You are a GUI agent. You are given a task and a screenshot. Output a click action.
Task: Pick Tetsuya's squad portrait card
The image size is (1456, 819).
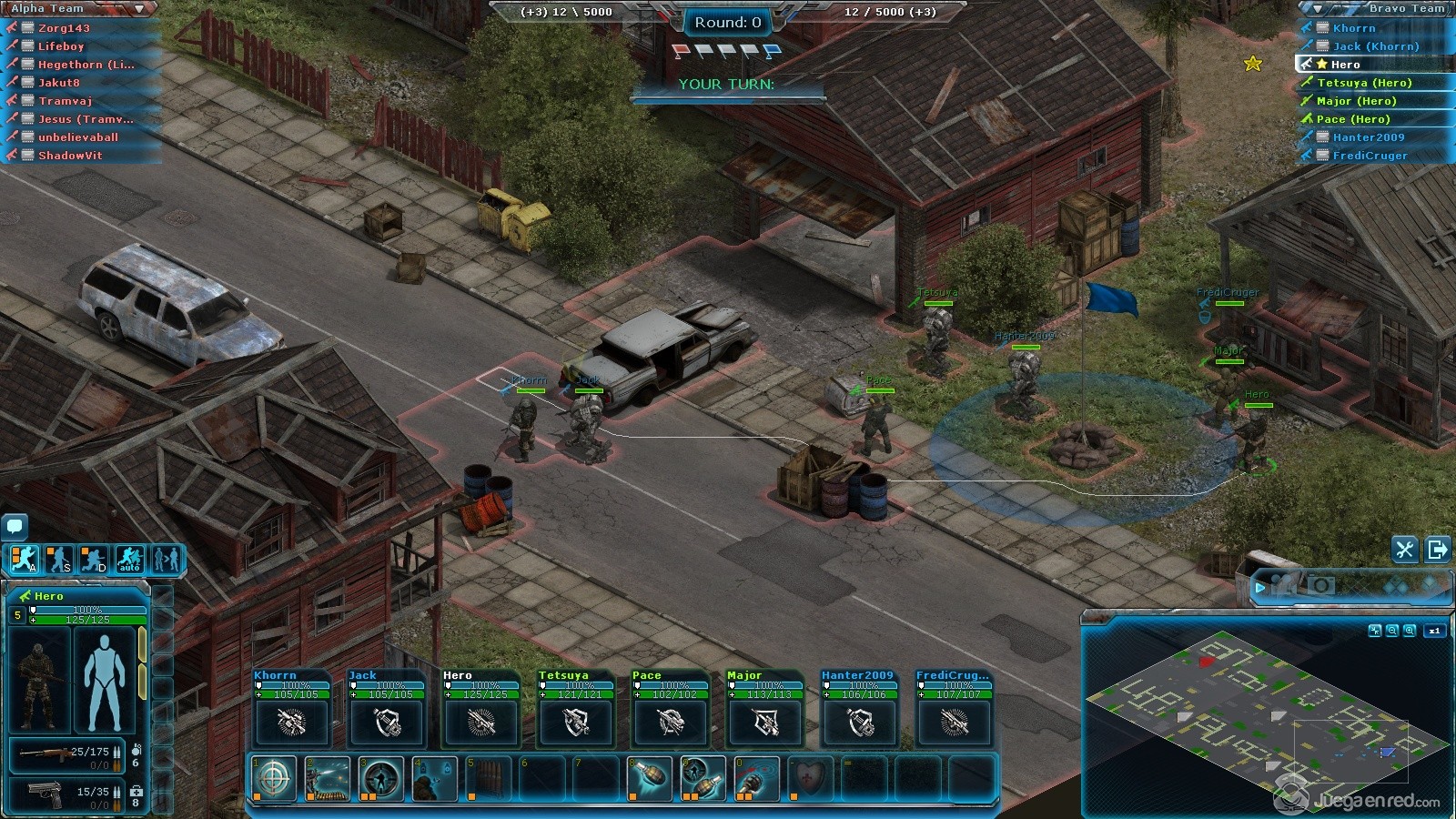pyautogui.click(x=575, y=710)
